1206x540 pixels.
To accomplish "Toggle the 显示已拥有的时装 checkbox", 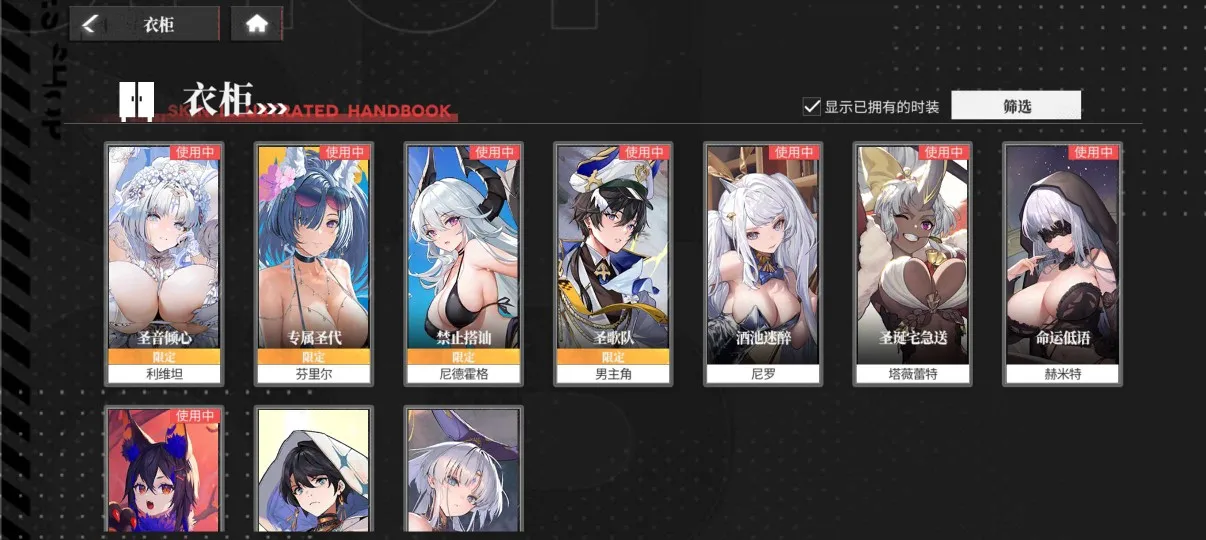I will 812,106.
